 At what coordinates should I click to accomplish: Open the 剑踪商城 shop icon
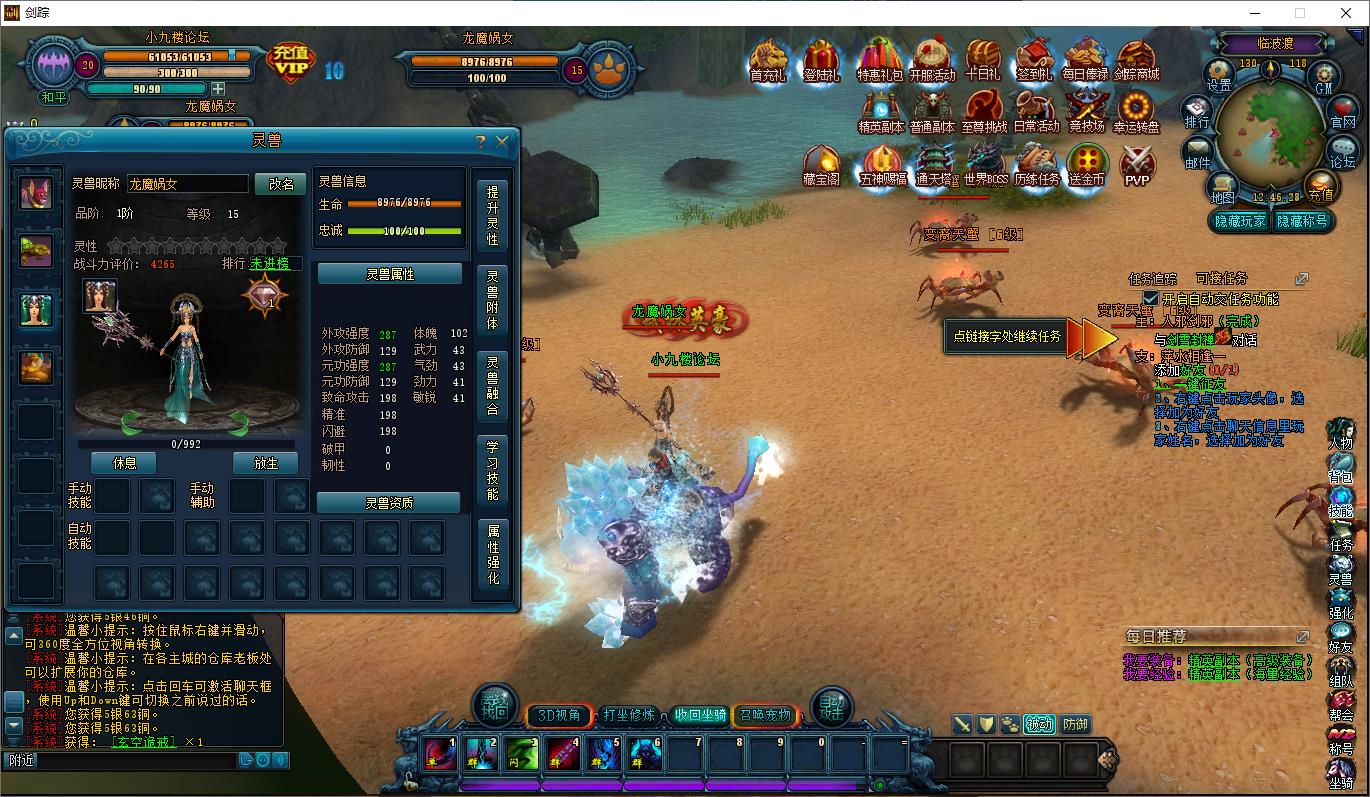(x=1136, y=61)
